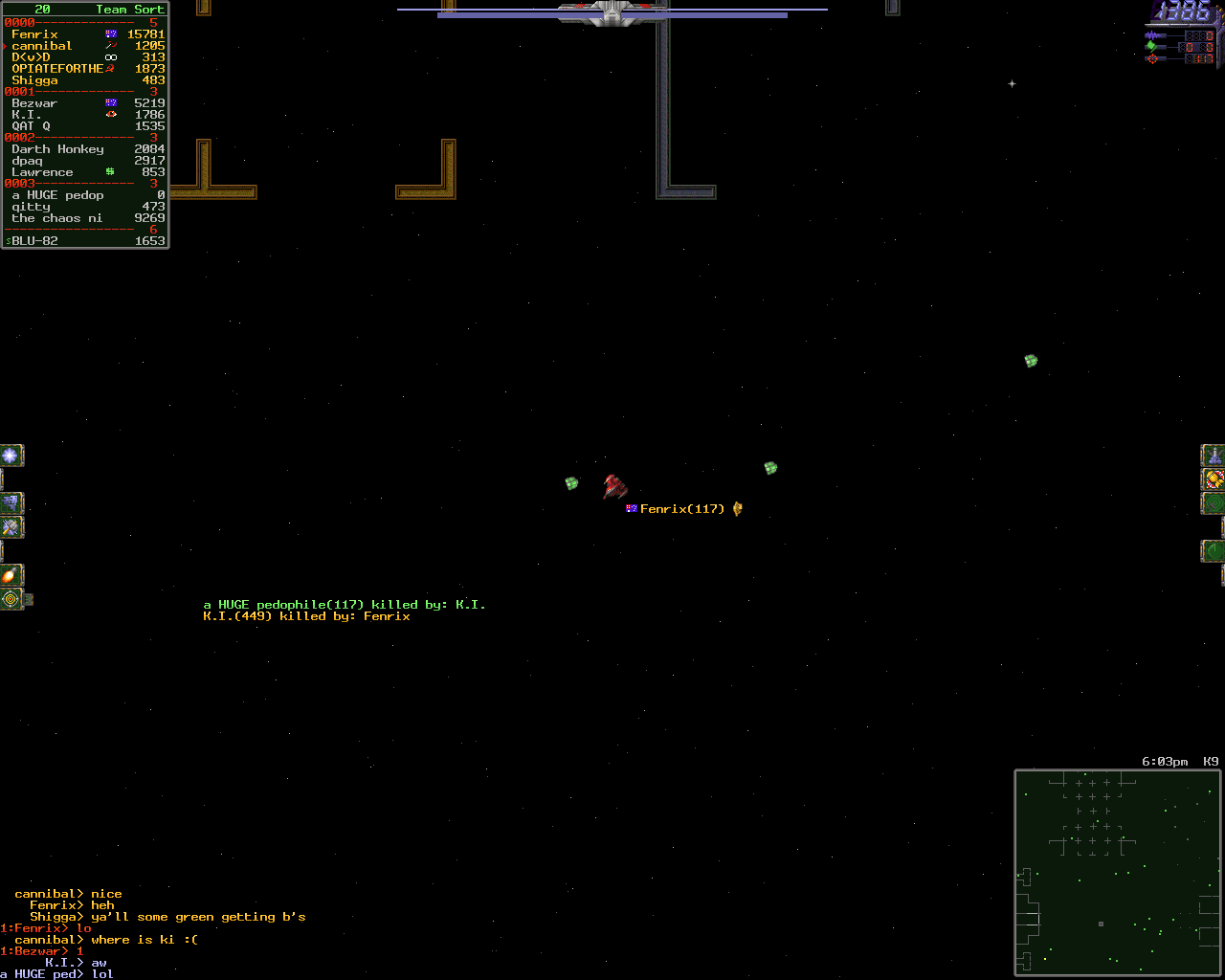Select Fenrix in the player list
This screenshot has height=980, width=1225.
(x=35, y=34)
